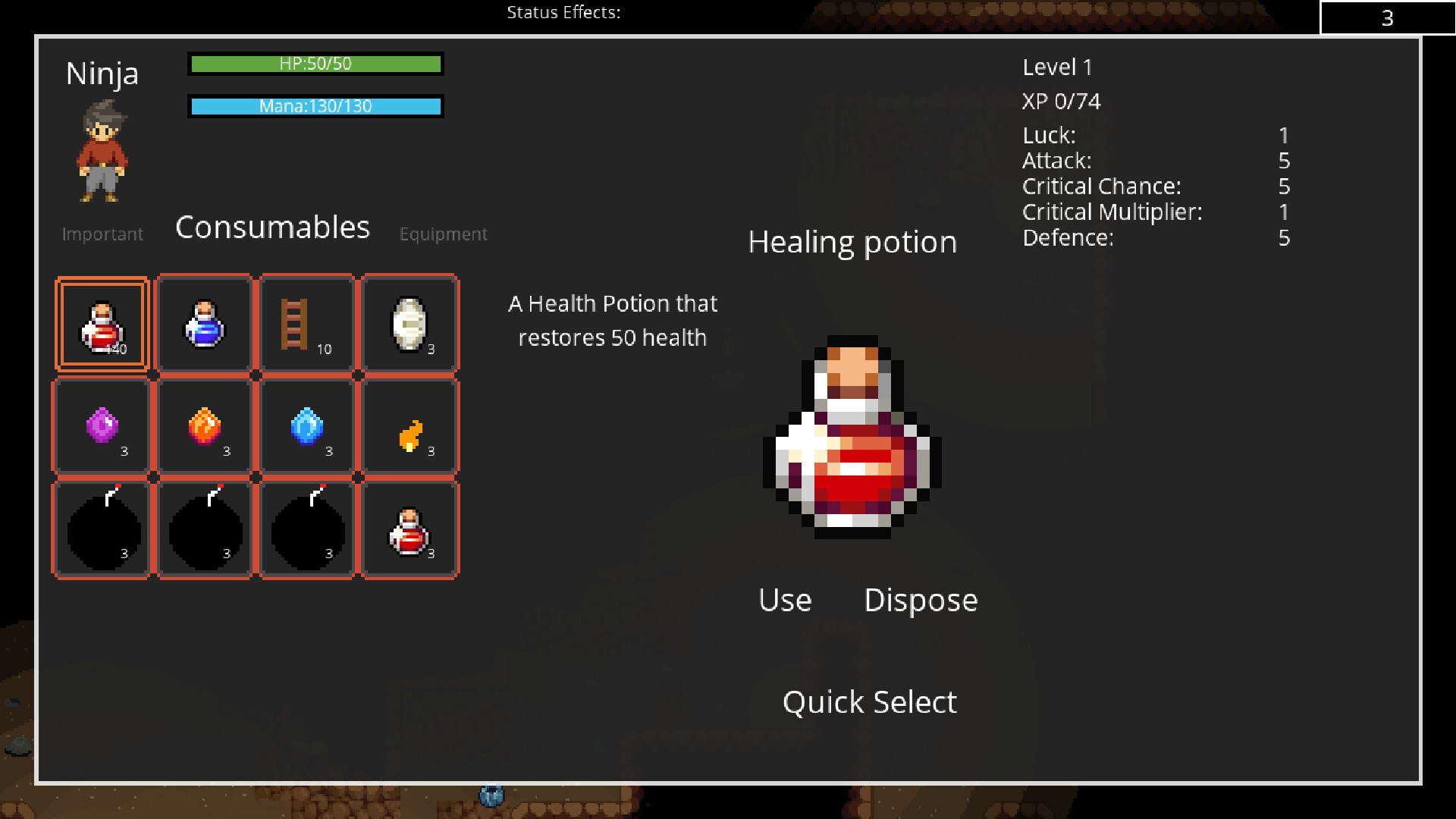This screenshot has width=1456, height=819.
Task: Select the white egg consumable
Action: click(409, 323)
